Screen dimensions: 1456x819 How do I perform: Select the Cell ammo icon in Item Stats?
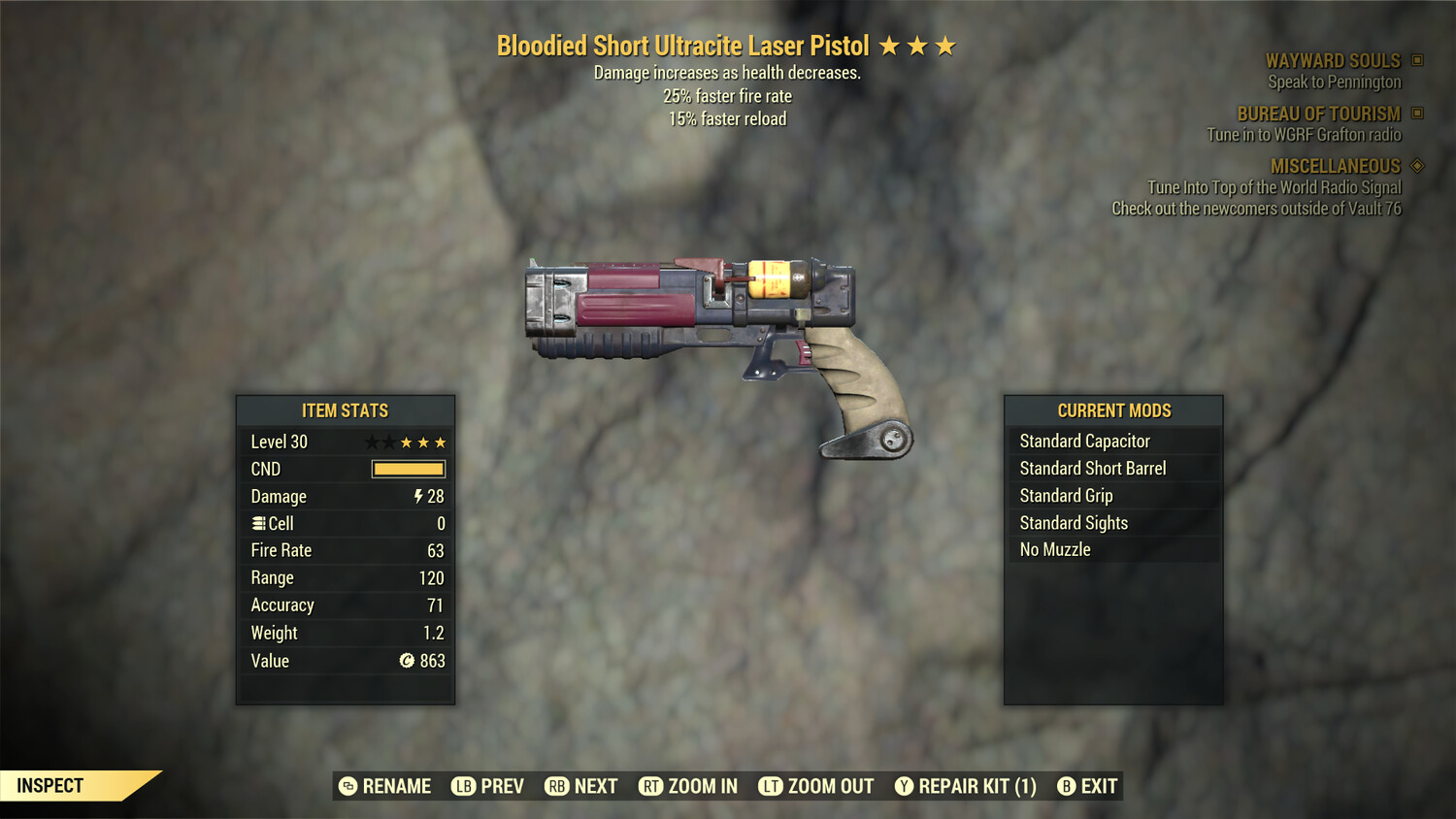pyautogui.click(x=257, y=523)
